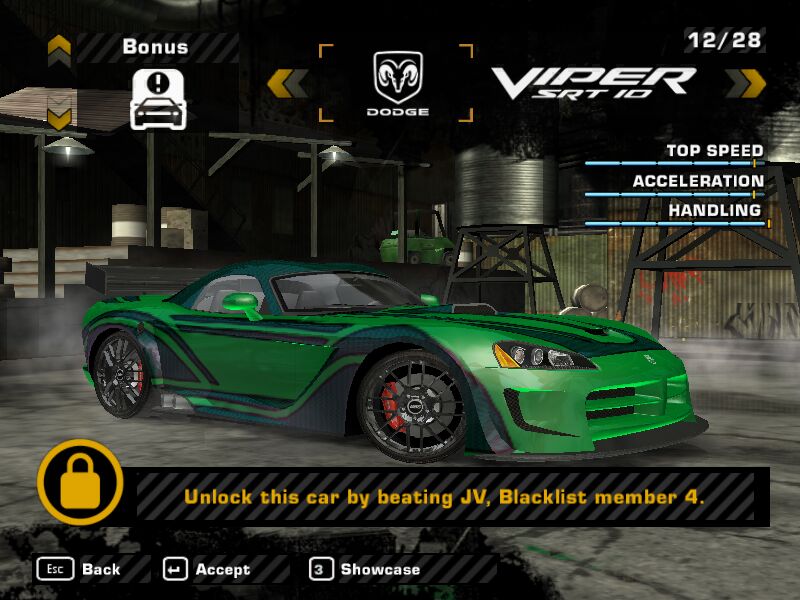Choose the Accept button
800x600 pixels.
coord(207,569)
